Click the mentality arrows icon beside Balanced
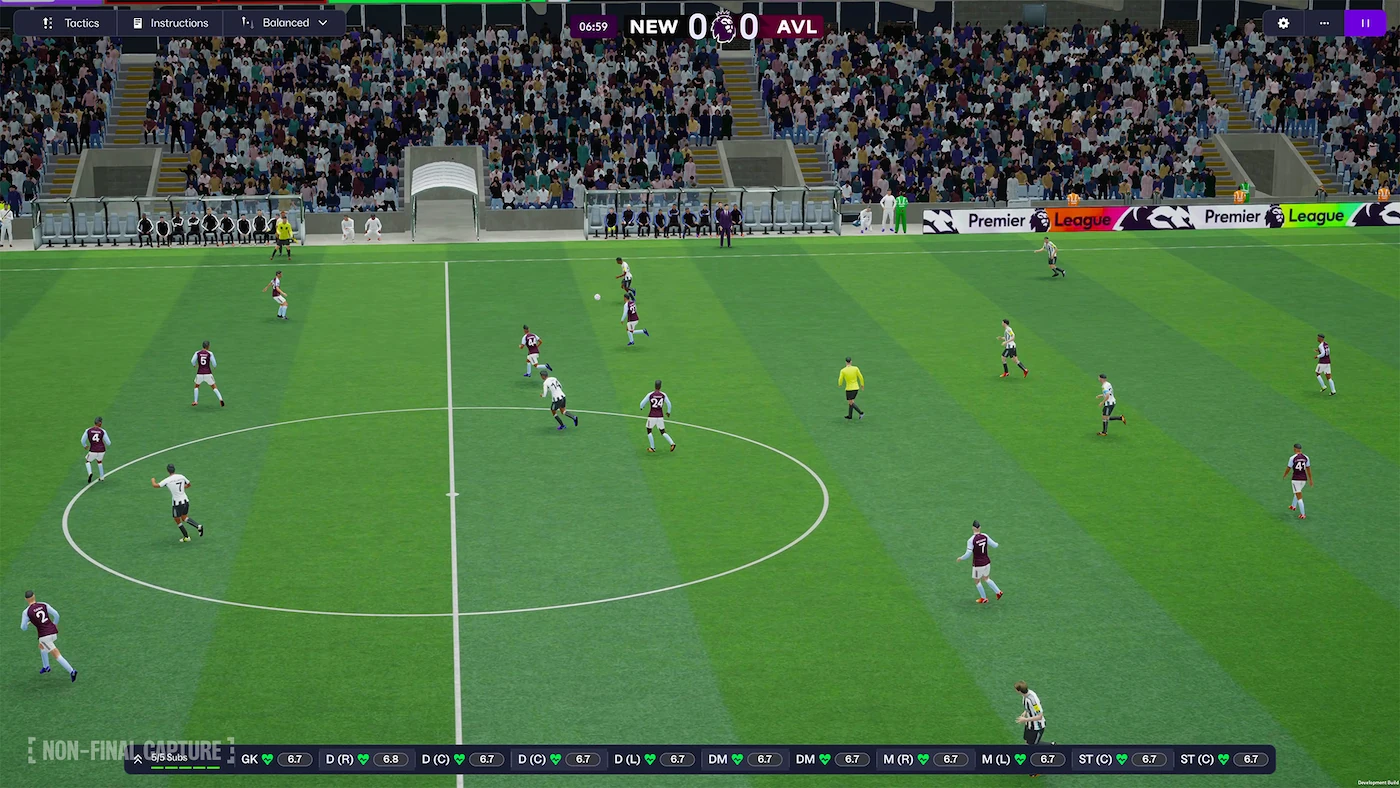The width and height of the screenshot is (1400, 788). (x=246, y=22)
